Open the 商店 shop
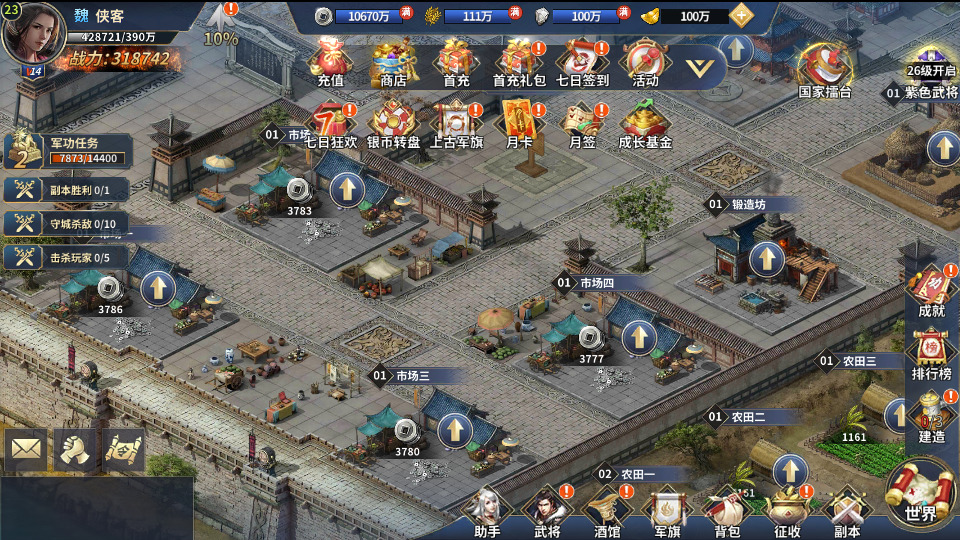 pyautogui.click(x=394, y=62)
